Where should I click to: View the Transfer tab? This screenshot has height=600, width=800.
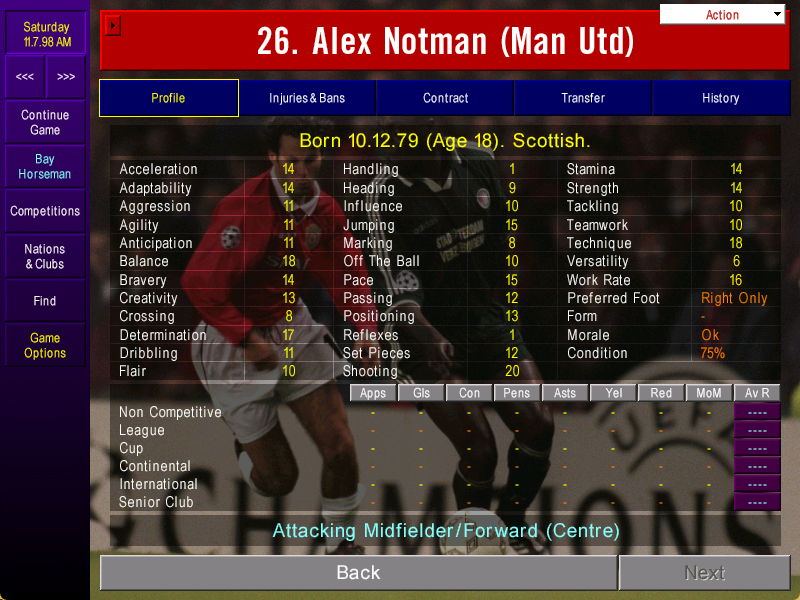click(x=583, y=98)
